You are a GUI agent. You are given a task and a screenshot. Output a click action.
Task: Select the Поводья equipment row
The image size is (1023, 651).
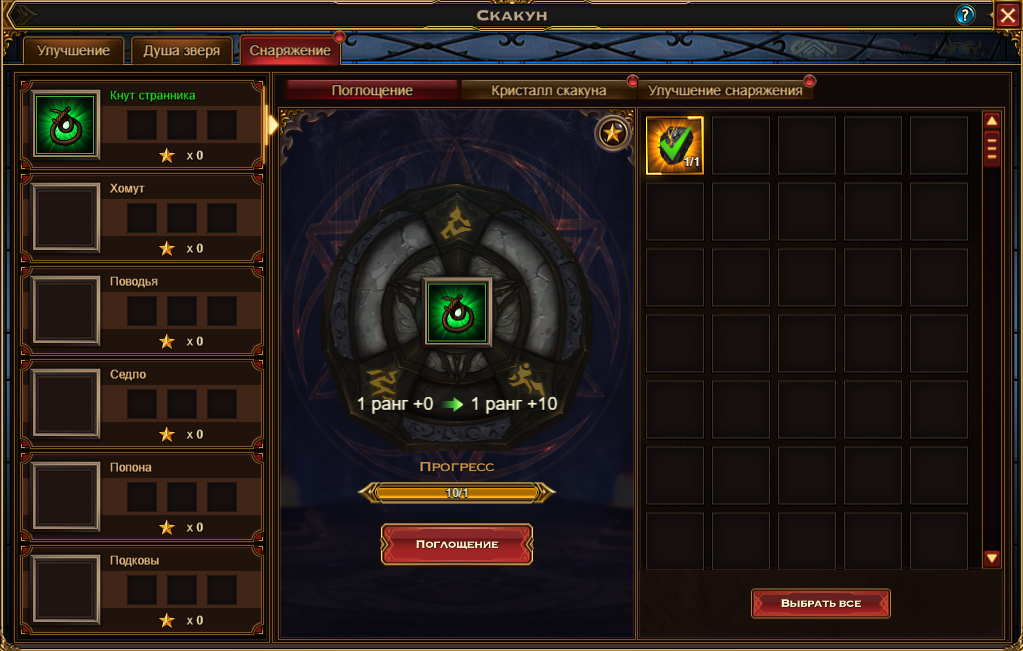pos(142,310)
